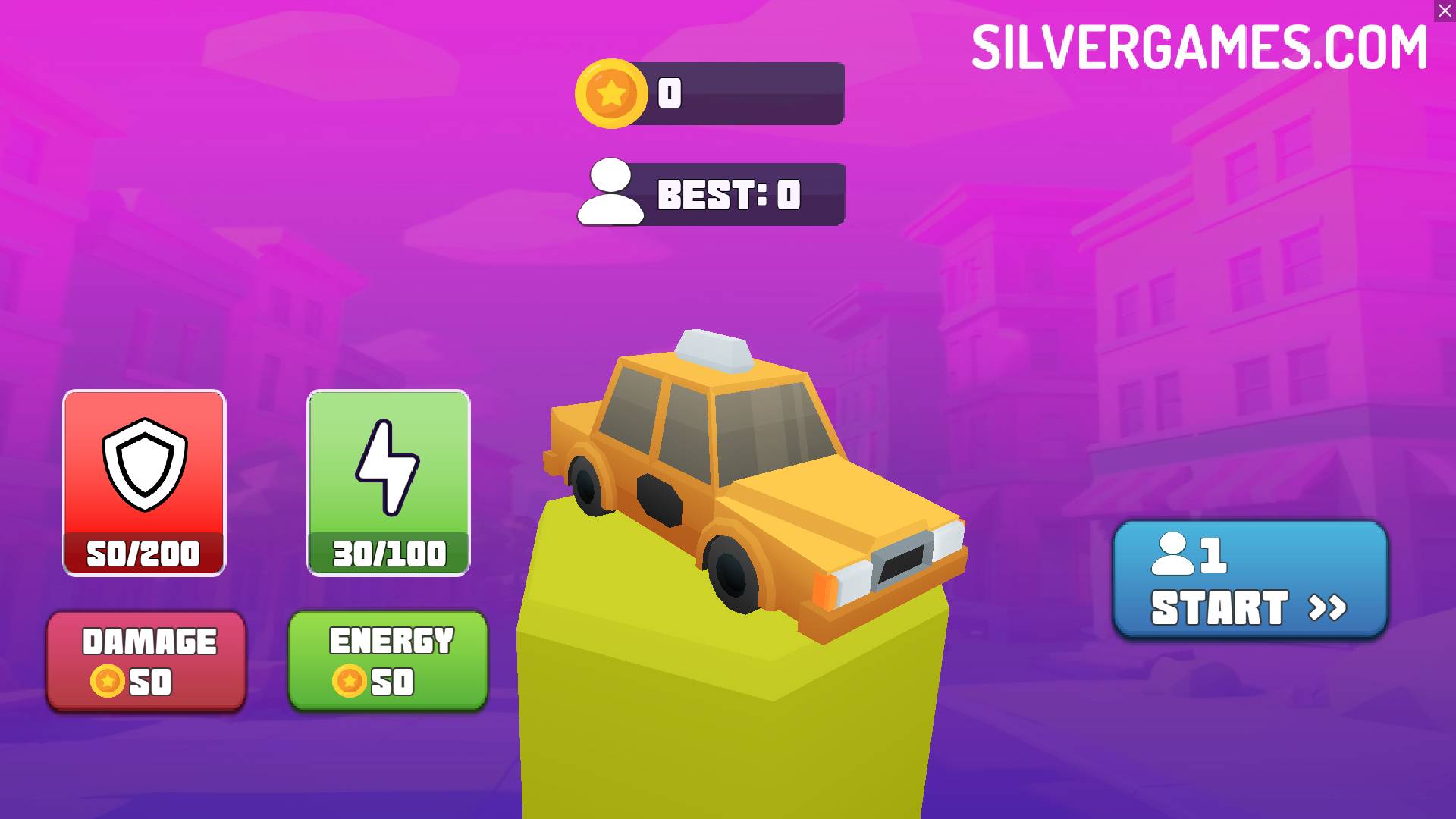Buy the ENERGY upgrade for 50 coins
This screenshot has height=819, width=1456.
tap(388, 660)
